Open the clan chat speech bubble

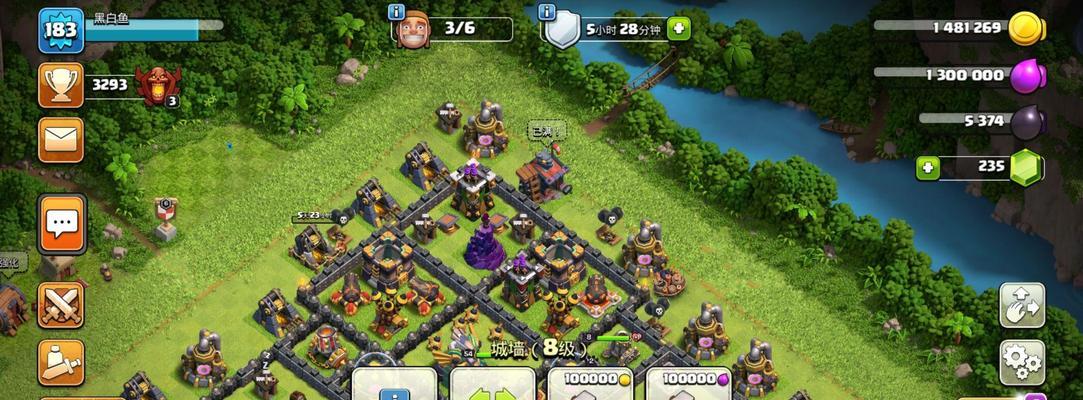[x=62, y=222]
